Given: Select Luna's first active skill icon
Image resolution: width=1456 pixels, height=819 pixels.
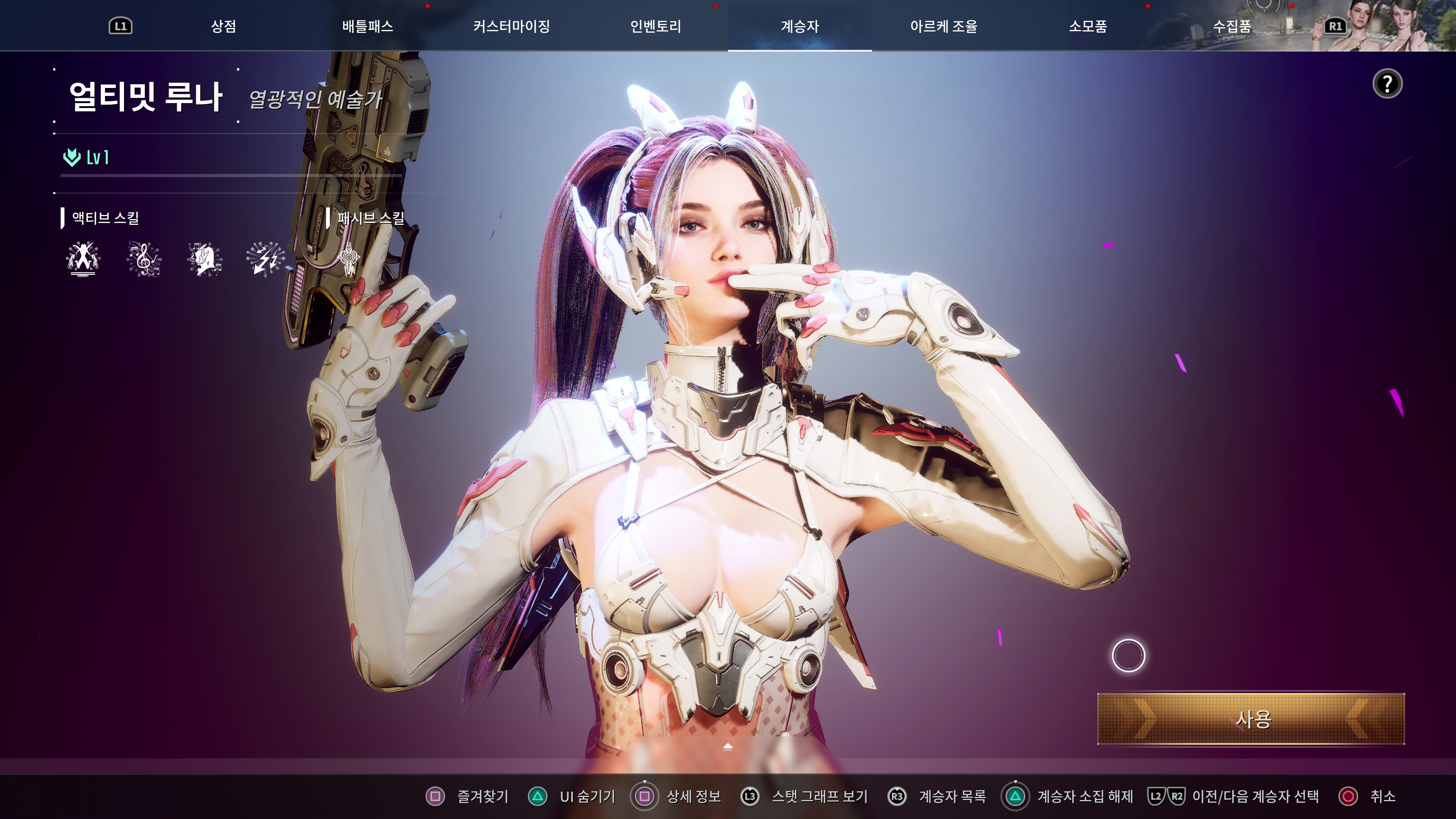Looking at the screenshot, I should (x=83, y=260).
